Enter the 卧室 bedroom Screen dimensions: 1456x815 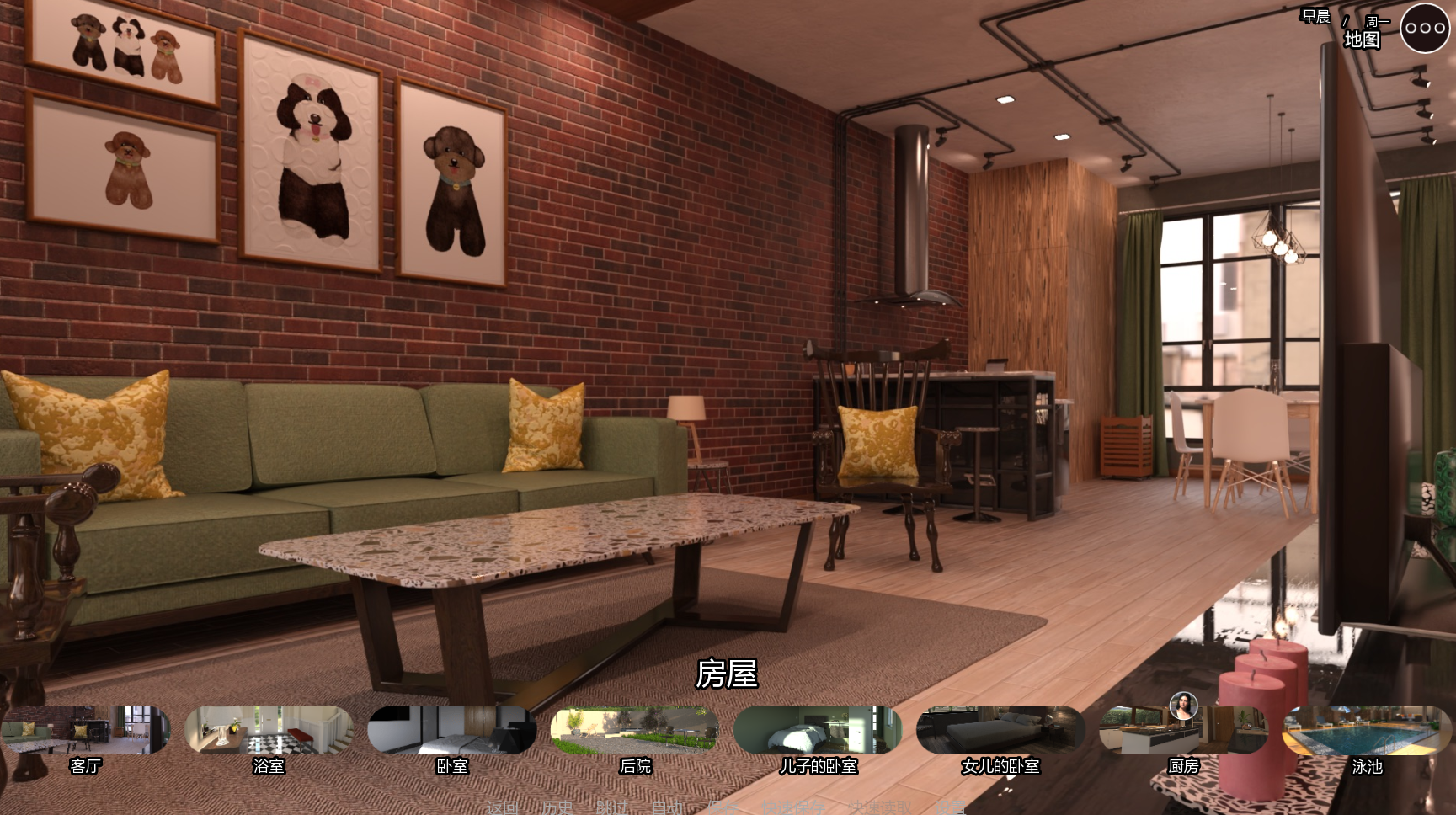[x=452, y=730]
